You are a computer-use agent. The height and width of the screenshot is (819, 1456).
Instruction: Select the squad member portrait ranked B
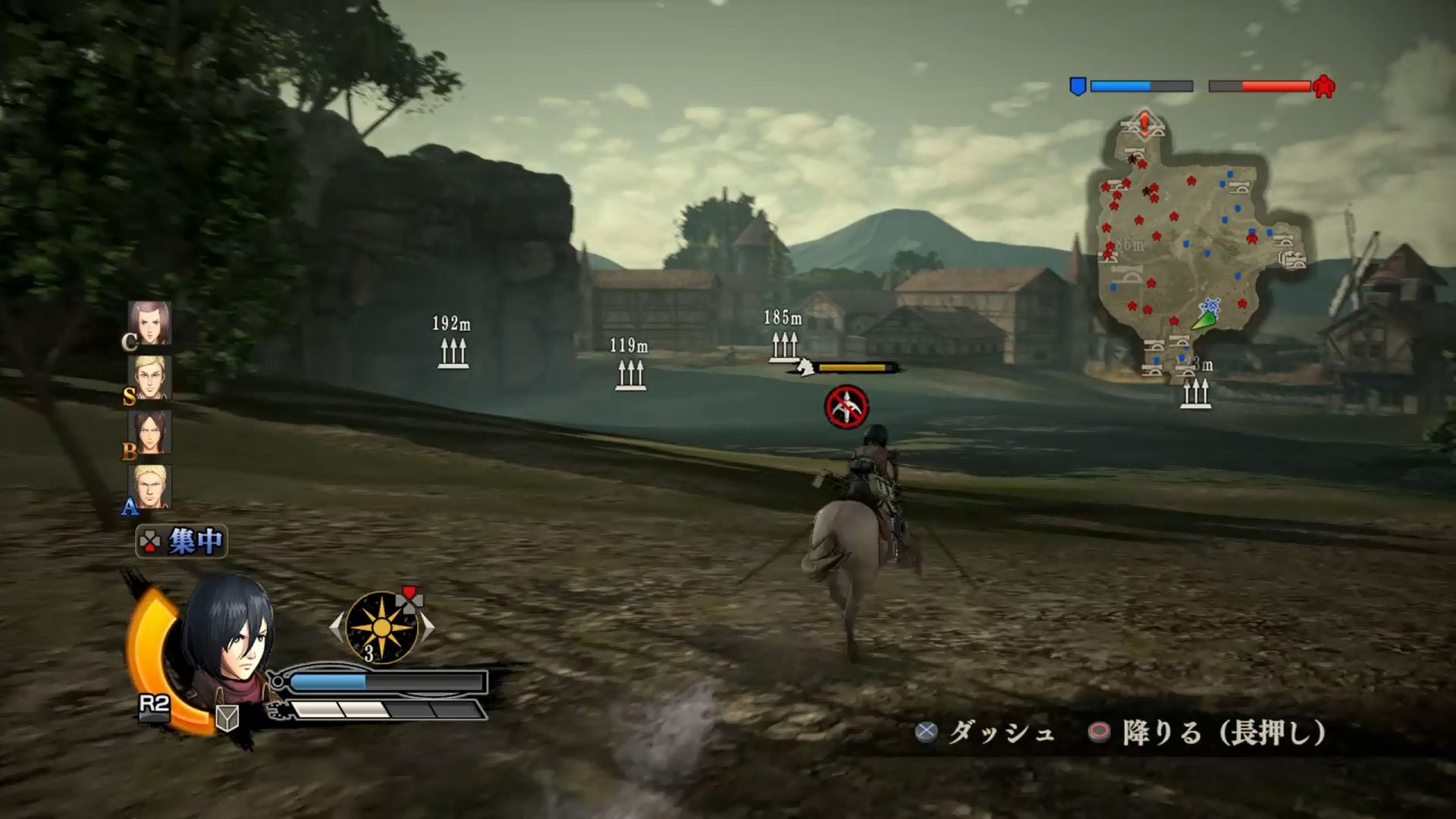pos(149,432)
